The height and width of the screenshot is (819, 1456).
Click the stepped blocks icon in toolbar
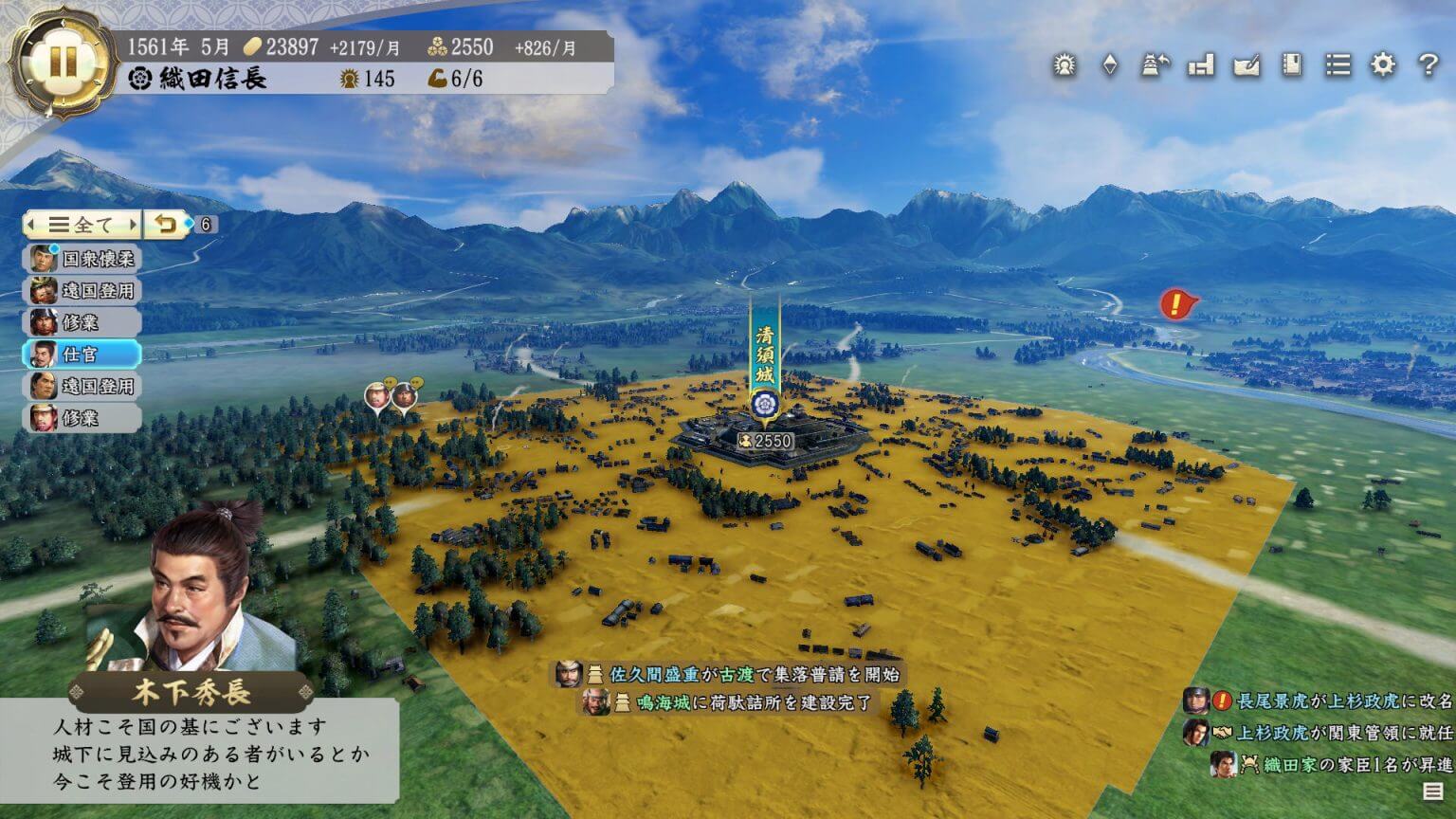[x=1200, y=65]
